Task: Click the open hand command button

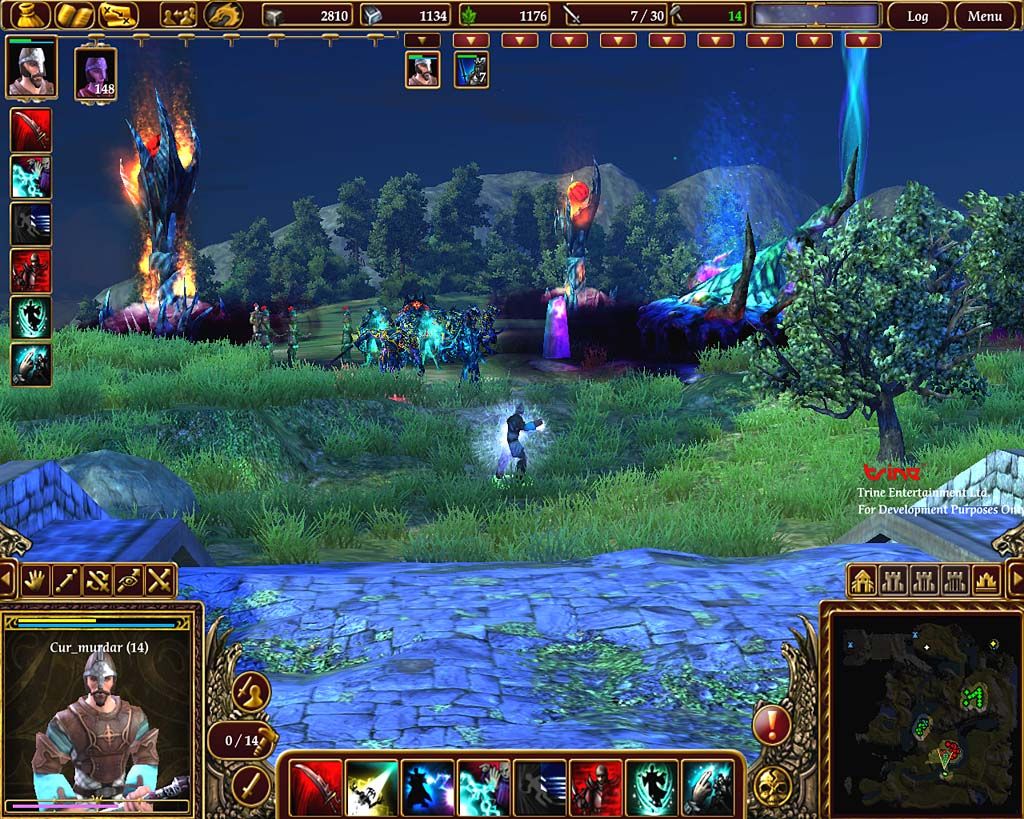Action: point(37,580)
